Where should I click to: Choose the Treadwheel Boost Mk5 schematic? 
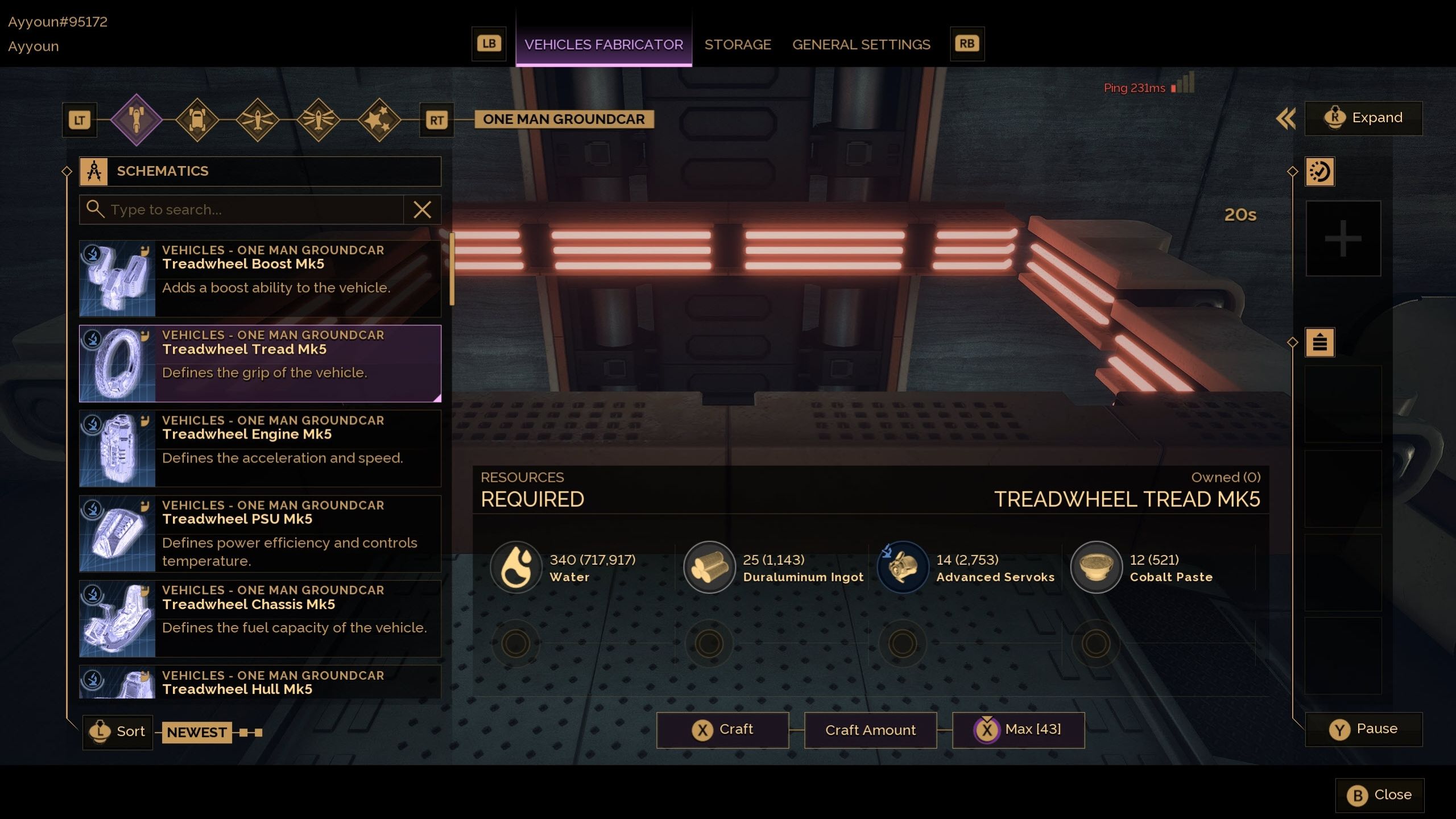[260, 278]
